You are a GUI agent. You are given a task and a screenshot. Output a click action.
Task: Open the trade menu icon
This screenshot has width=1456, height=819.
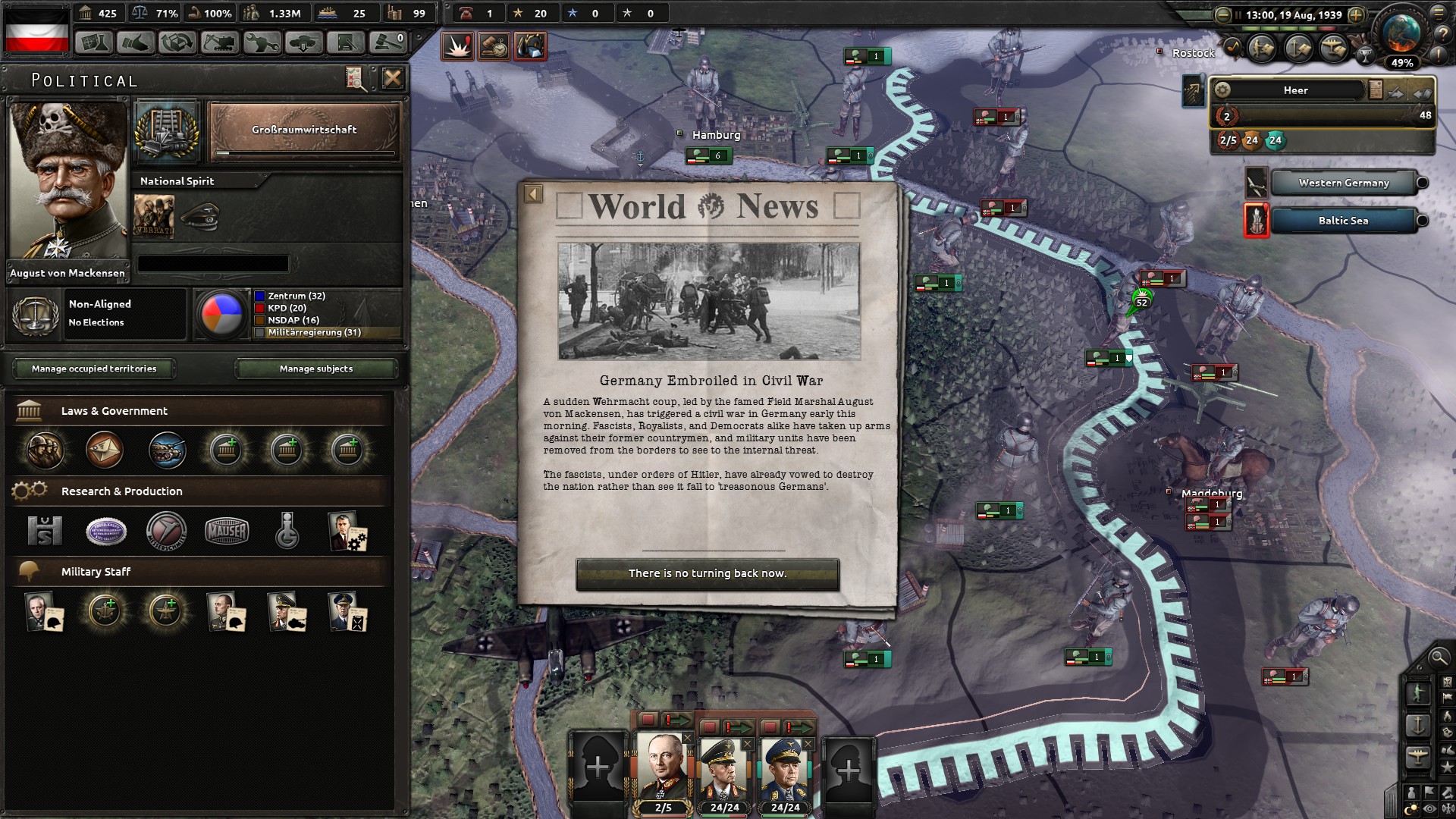point(177,43)
